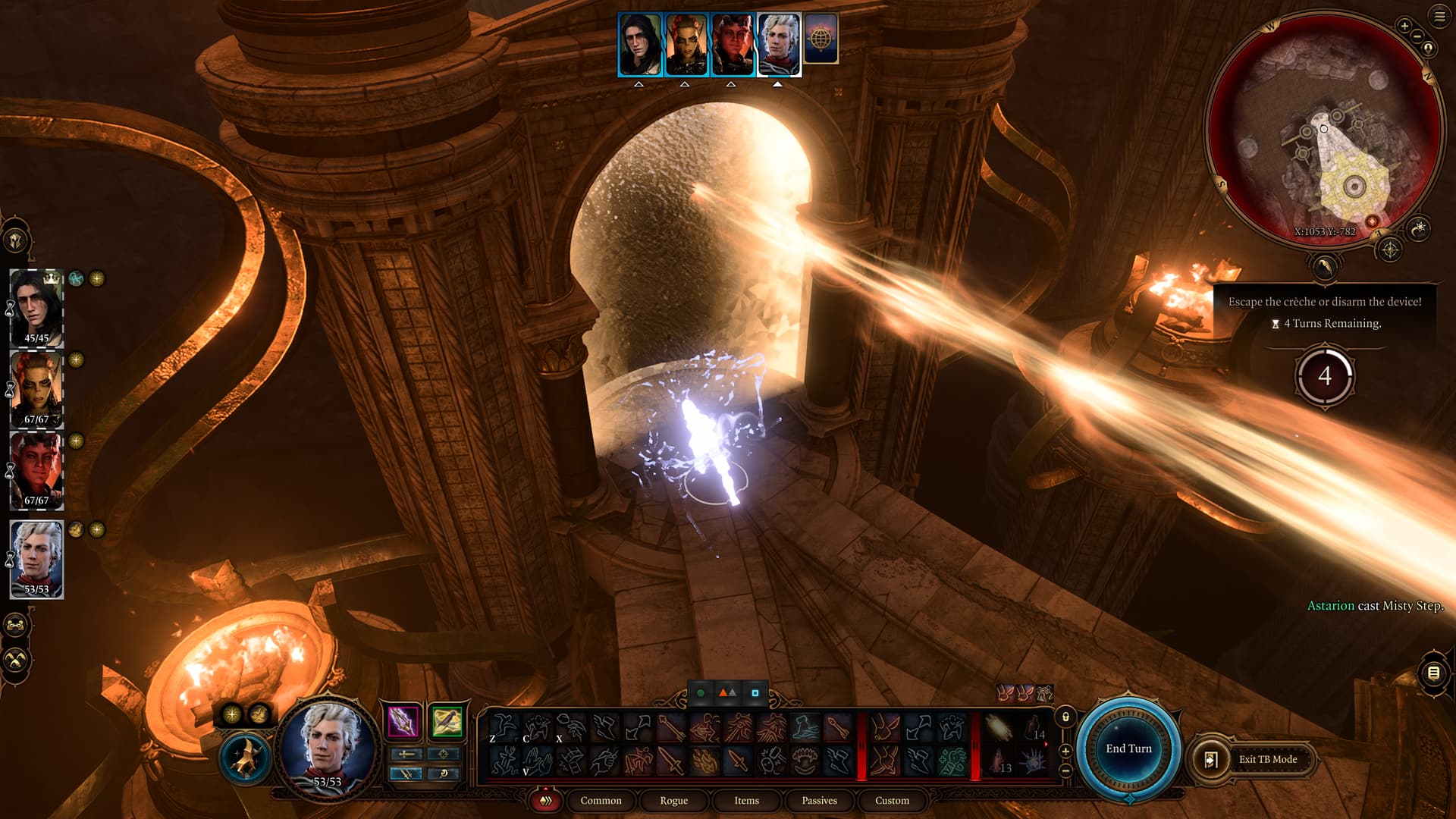Toggle the hotbar lock icon
This screenshot has height=819, width=1456.
point(1065,717)
